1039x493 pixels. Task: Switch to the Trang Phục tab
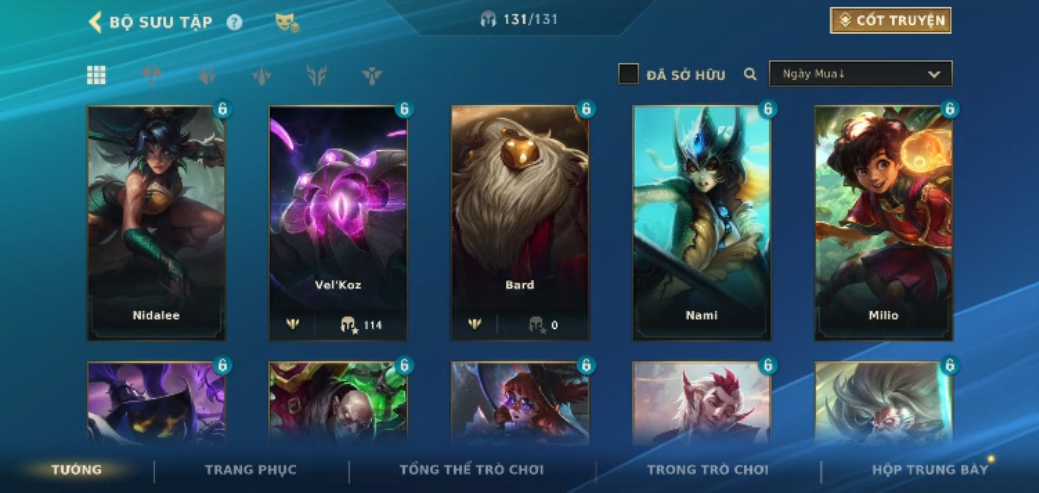[251, 470]
